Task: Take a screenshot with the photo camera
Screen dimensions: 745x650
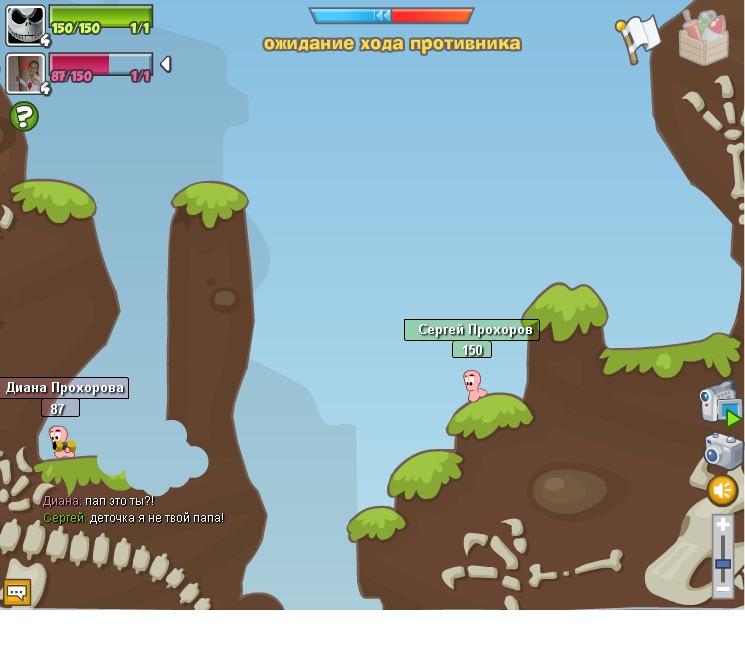Action: pos(723,451)
